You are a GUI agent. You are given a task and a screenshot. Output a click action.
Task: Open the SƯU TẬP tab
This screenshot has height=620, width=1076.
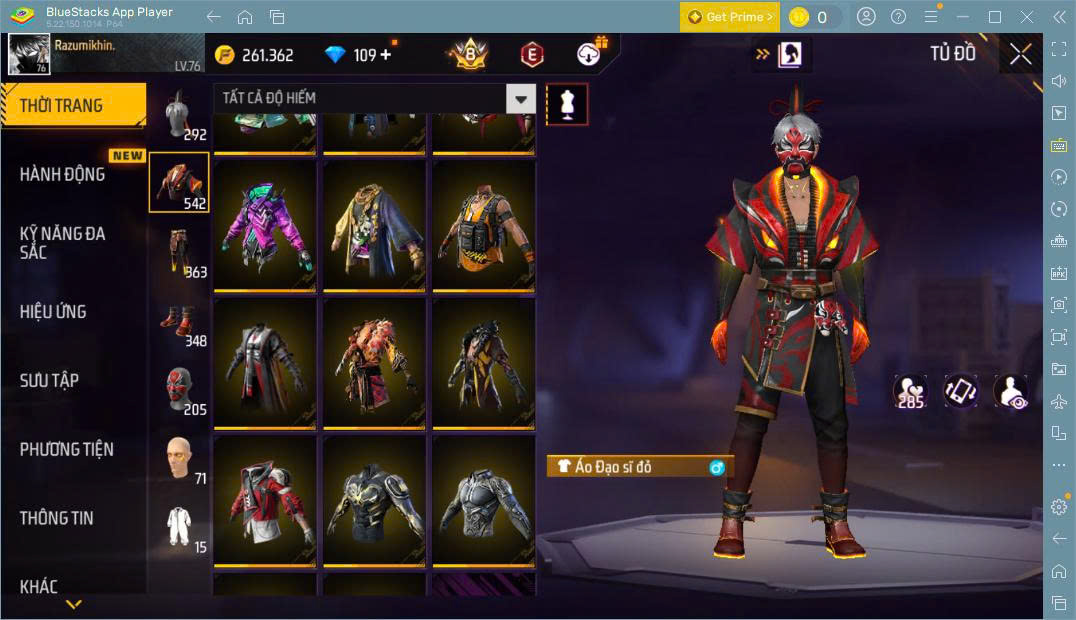[49, 380]
